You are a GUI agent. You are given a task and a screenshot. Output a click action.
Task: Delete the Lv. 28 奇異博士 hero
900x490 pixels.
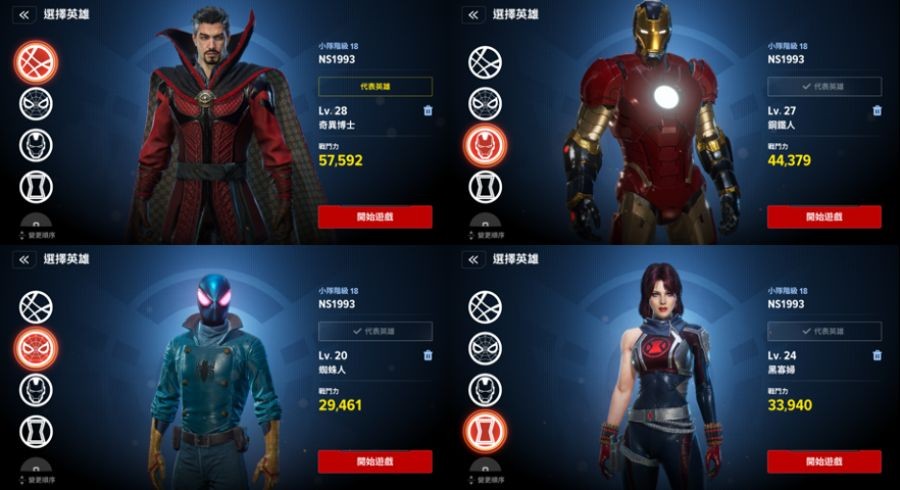(x=428, y=111)
